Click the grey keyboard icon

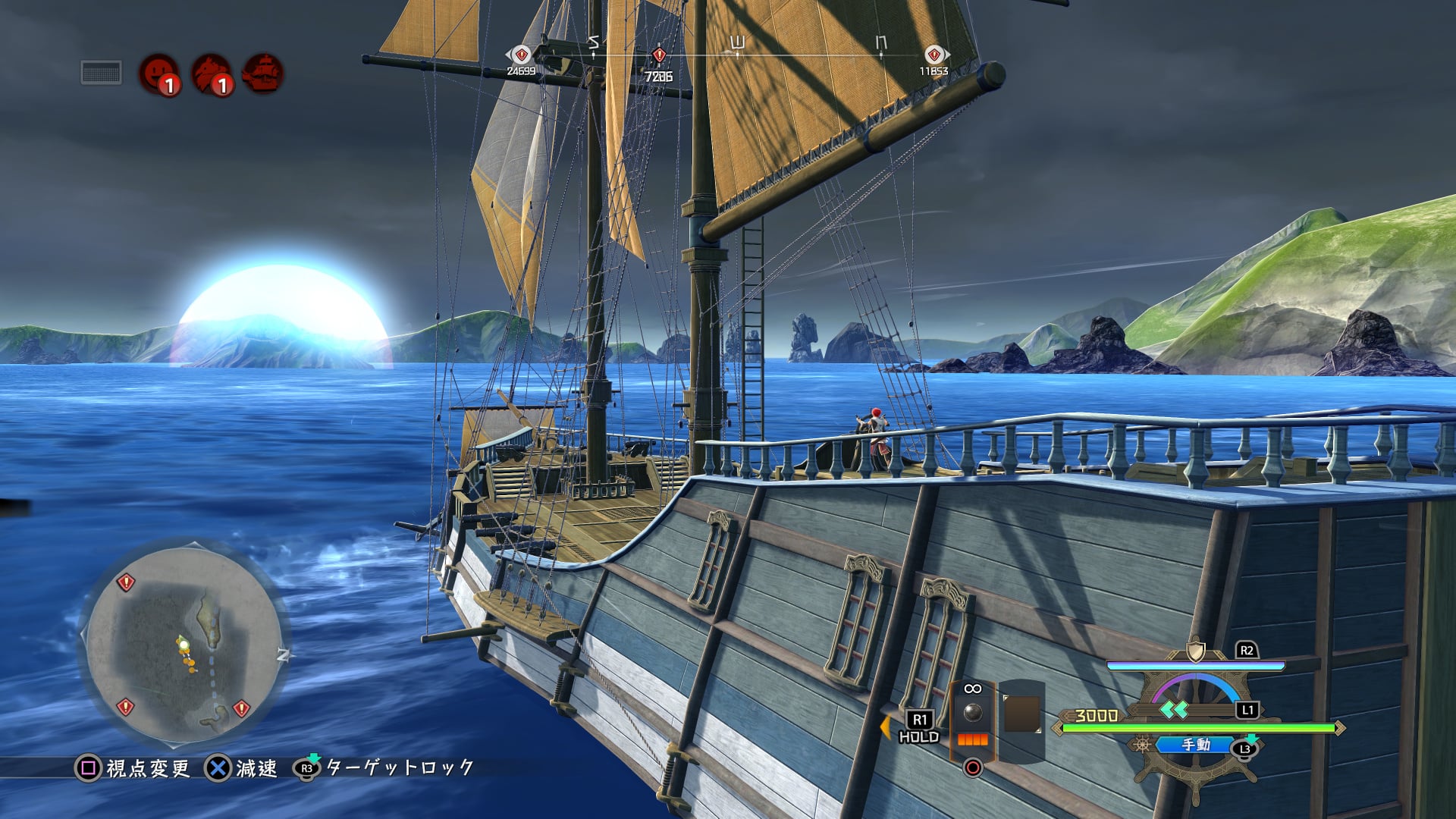[x=102, y=73]
